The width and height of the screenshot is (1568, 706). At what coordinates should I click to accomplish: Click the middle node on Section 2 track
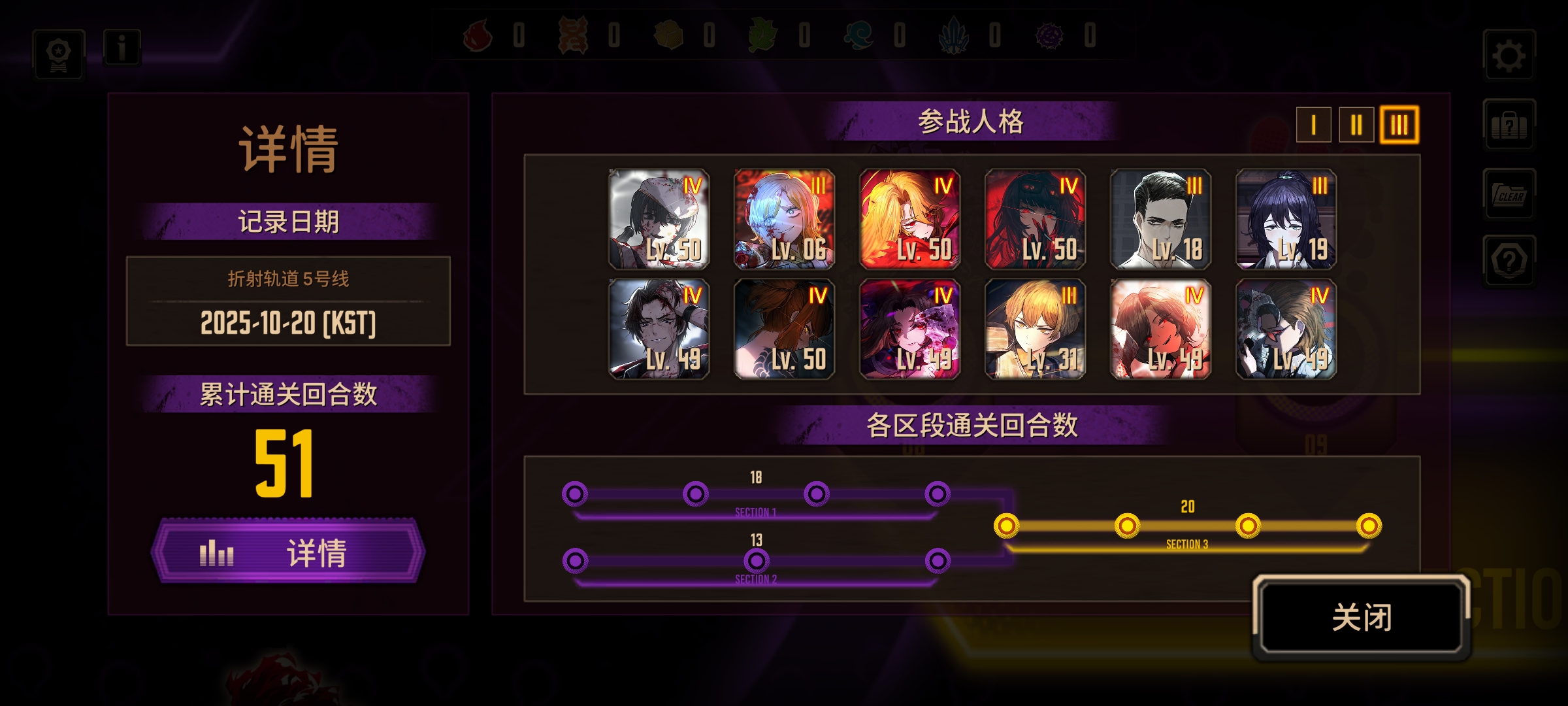757,560
